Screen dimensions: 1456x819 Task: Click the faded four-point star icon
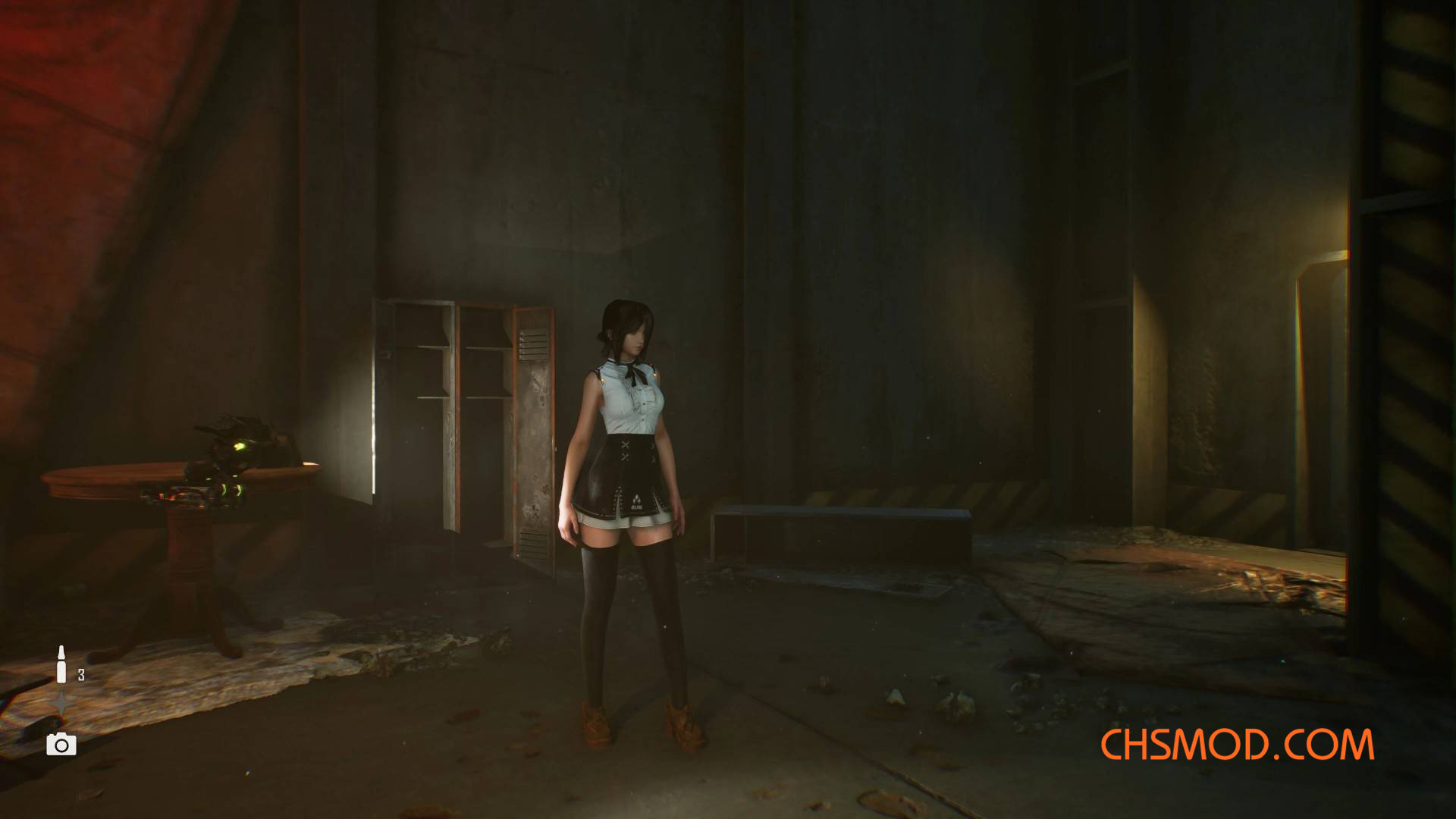pyautogui.click(x=61, y=705)
